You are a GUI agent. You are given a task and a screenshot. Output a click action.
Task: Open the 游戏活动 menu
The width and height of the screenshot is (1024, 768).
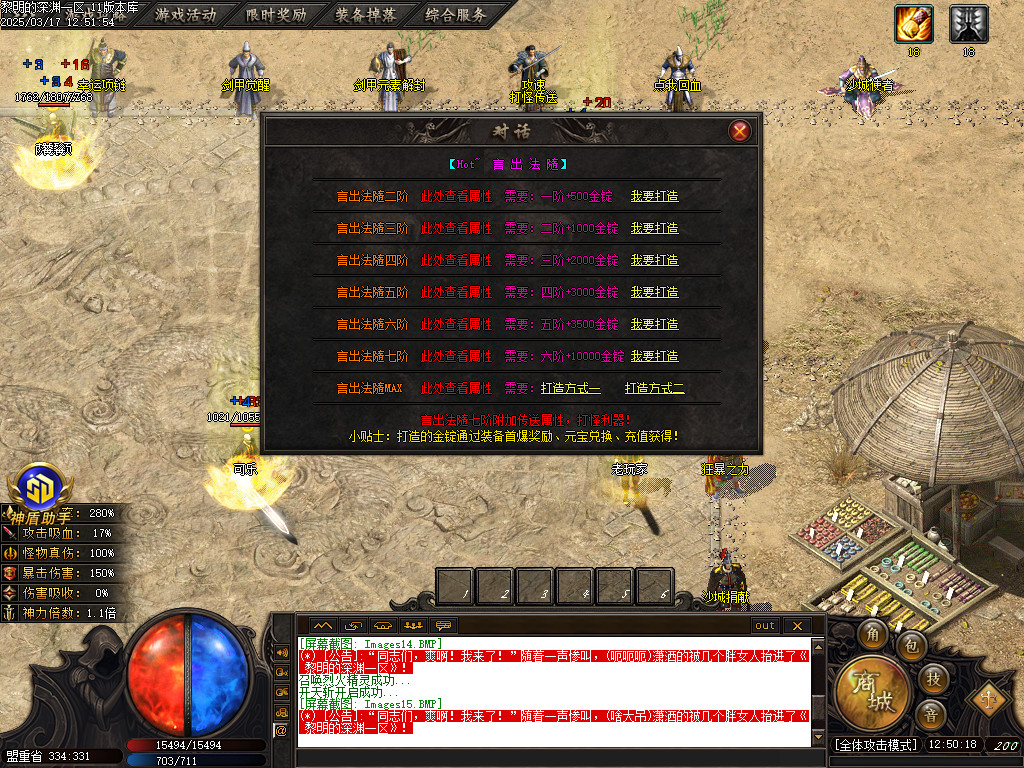pos(185,14)
